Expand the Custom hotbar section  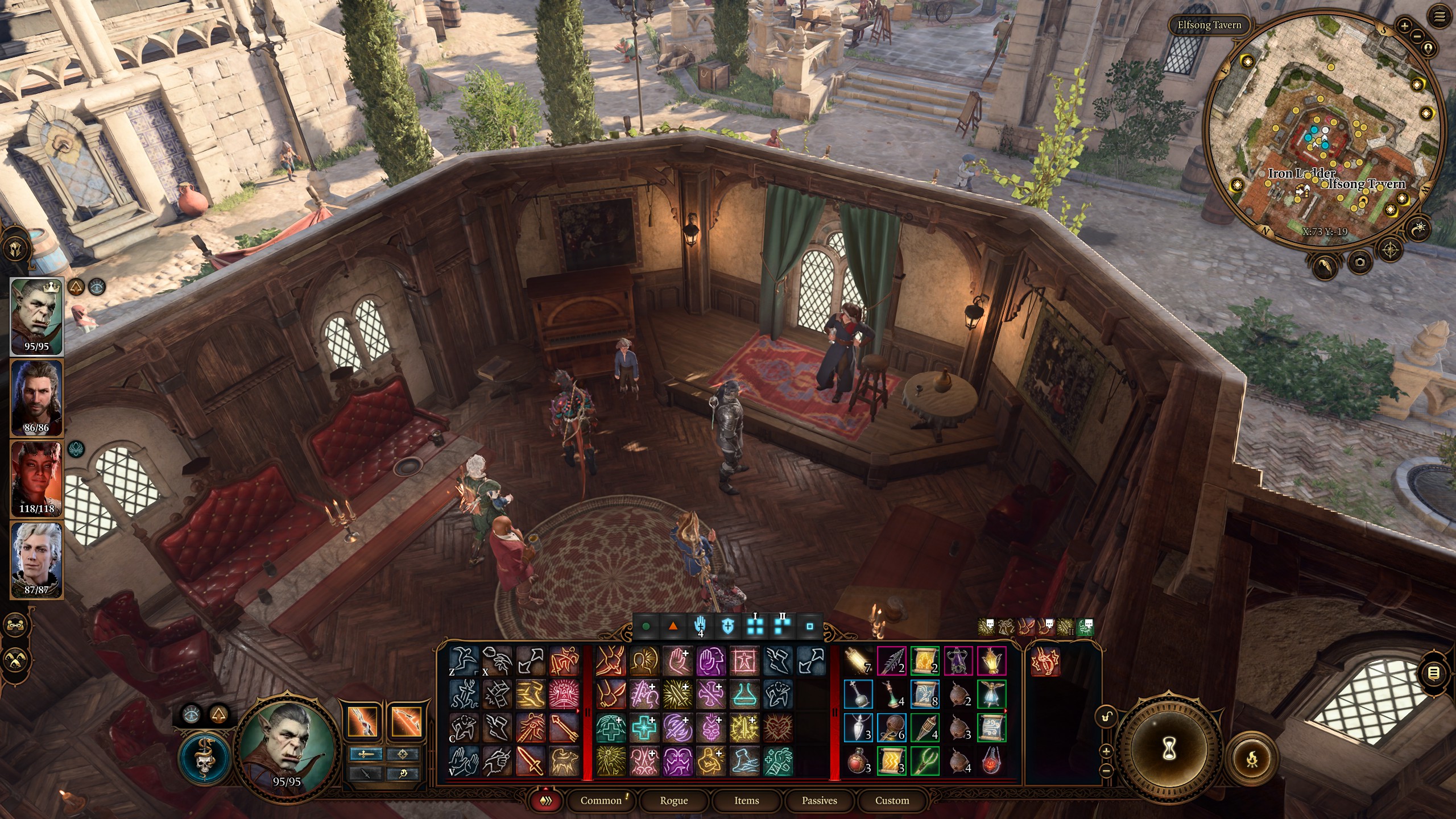[892, 800]
